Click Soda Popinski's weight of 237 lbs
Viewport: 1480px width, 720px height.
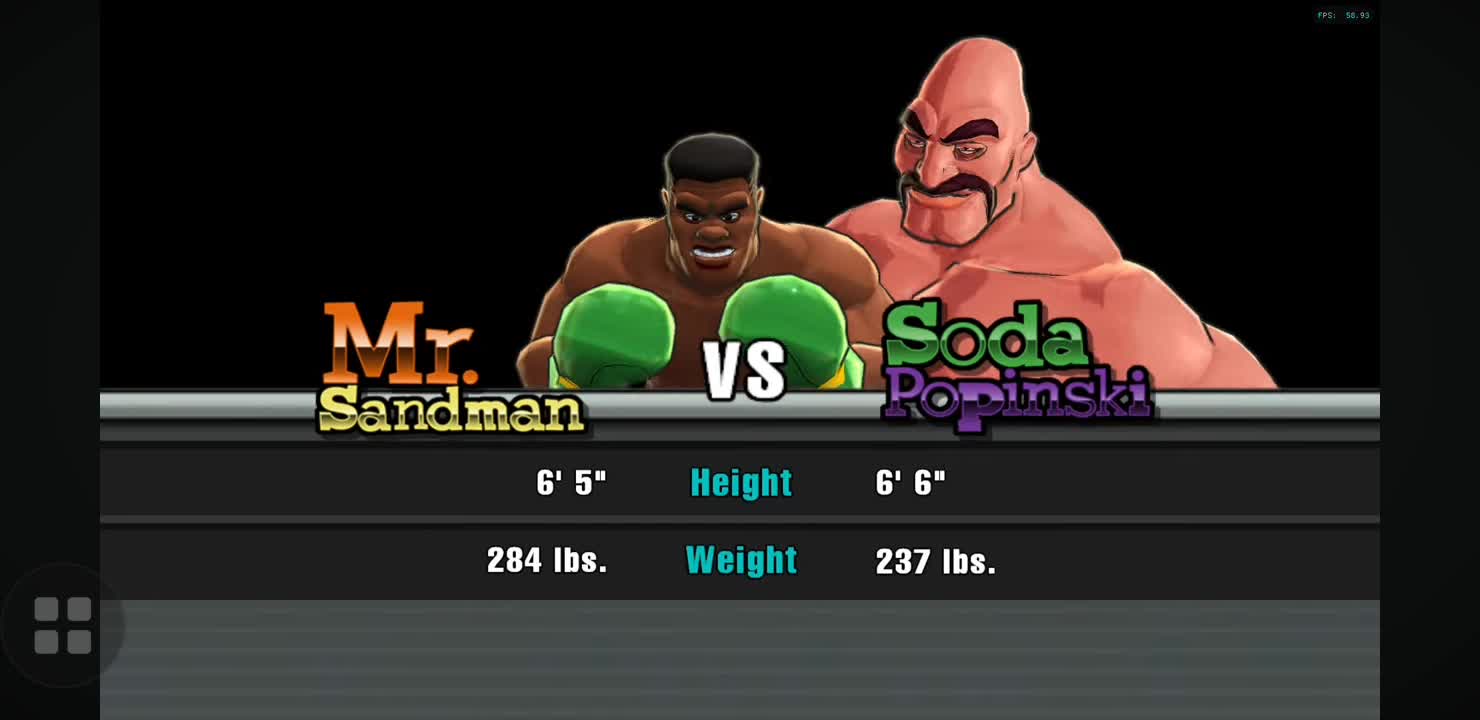tap(936, 561)
